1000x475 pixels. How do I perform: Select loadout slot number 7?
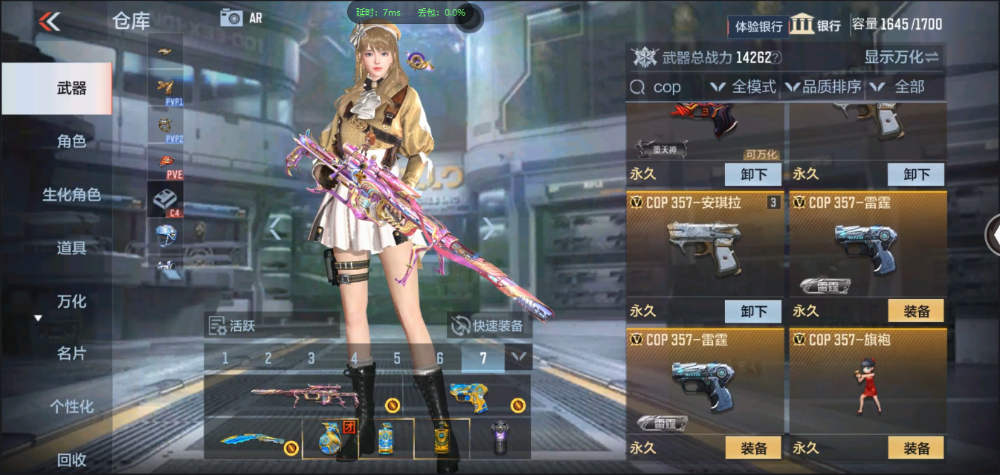(x=483, y=358)
